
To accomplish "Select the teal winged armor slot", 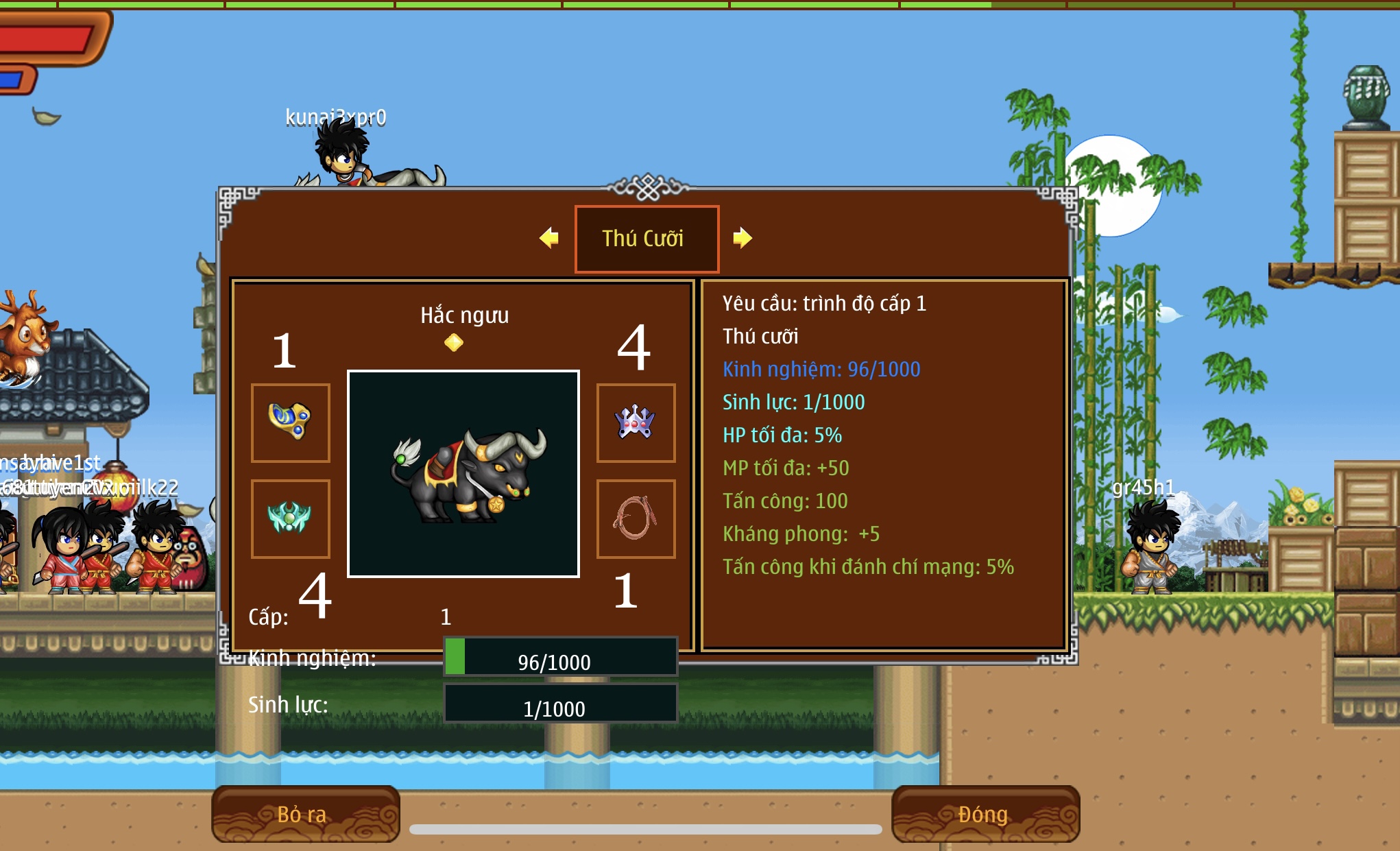I will click(291, 518).
